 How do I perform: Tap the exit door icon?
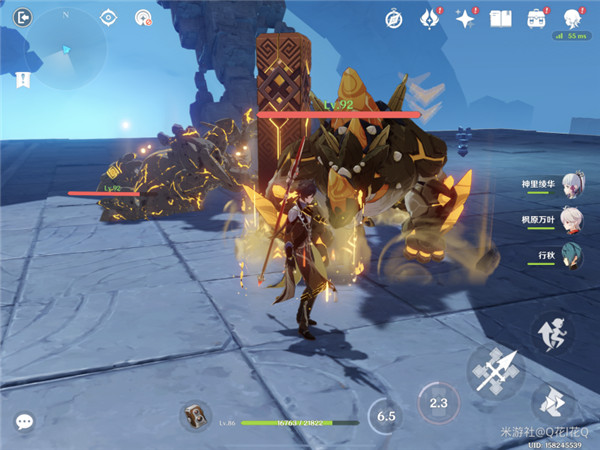pos(24,17)
